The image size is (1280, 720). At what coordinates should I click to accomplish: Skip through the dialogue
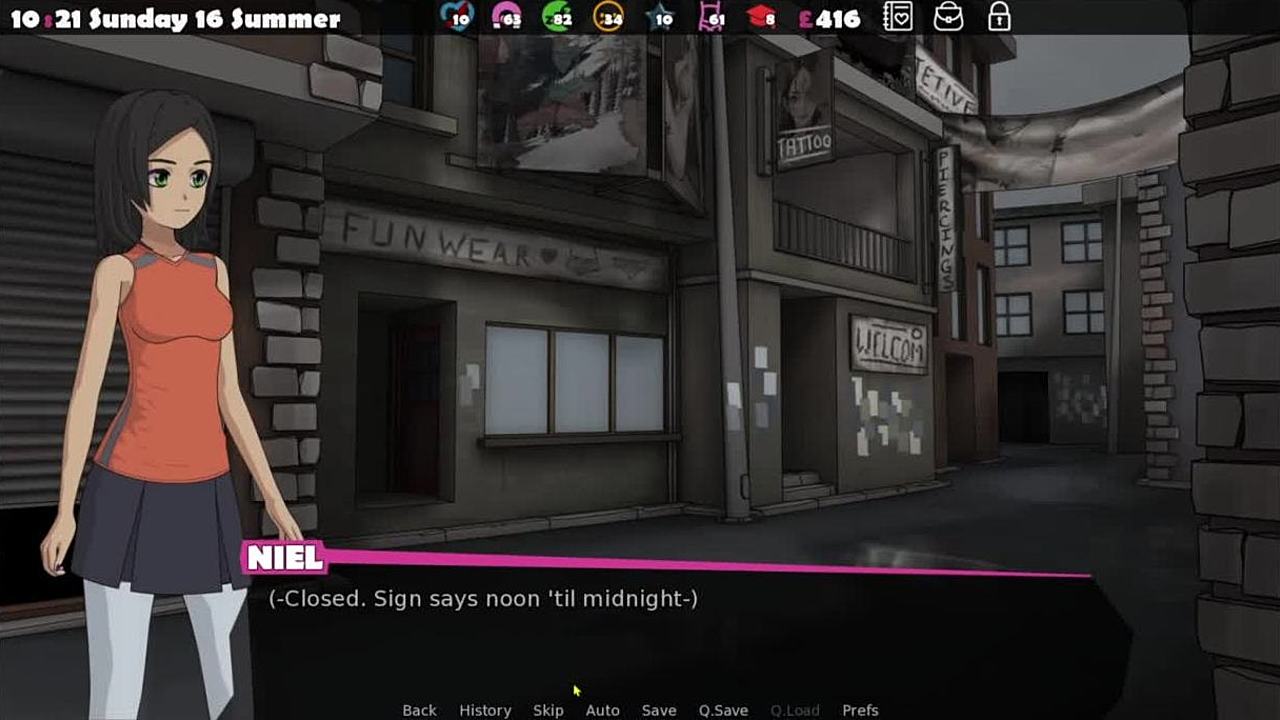coord(548,710)
